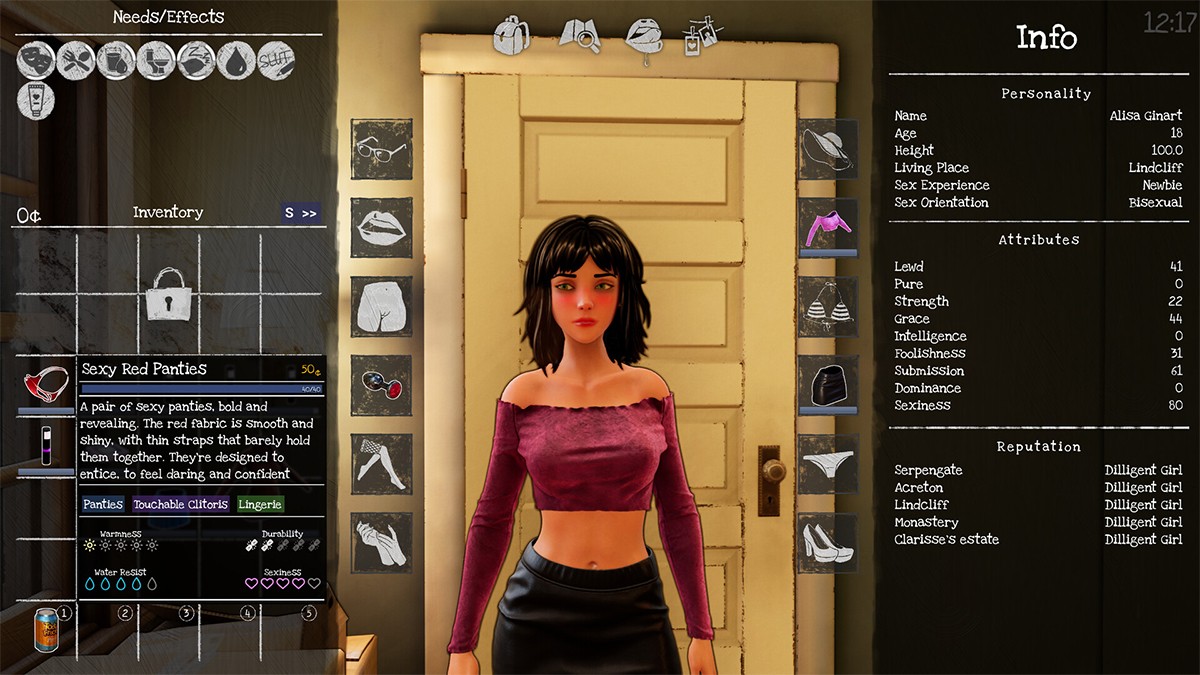
Task: Click the padlock in the inventory
Action: 168,294
